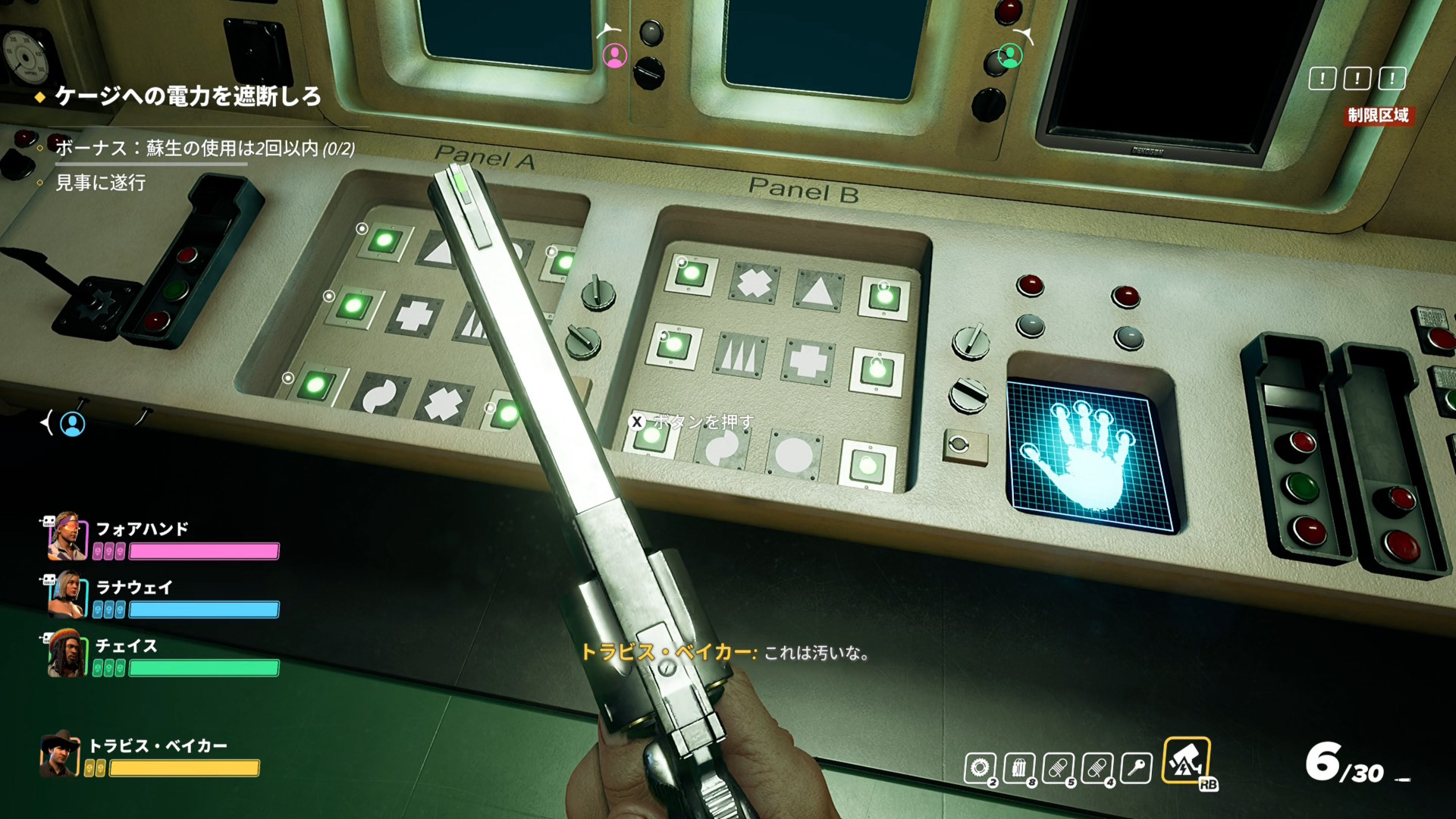Select トラビス・ベイカー's player portrait
The image size is (1456, 819).
(60, 753)
